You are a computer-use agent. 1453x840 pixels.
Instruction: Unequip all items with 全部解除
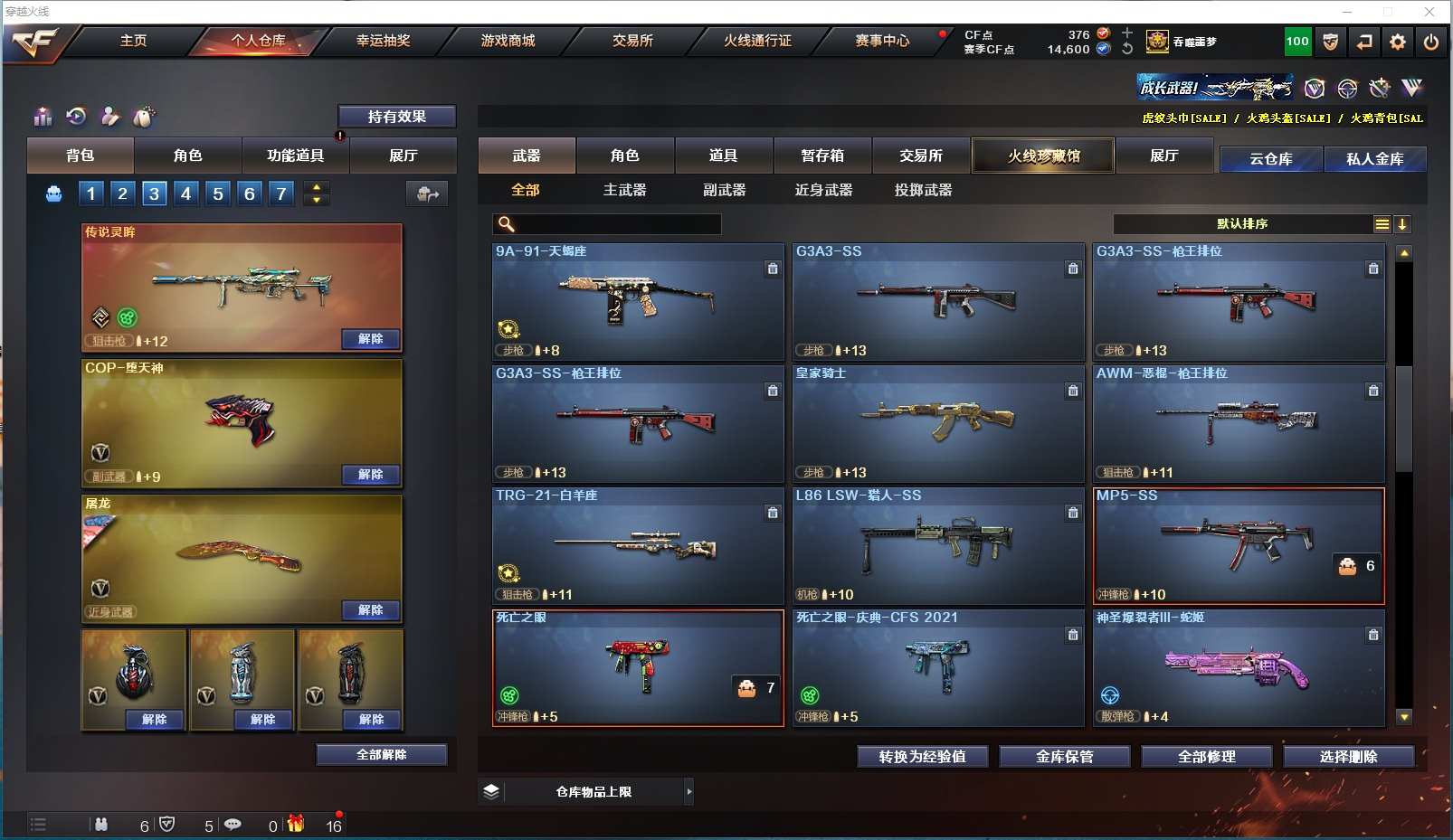point(381,754)
